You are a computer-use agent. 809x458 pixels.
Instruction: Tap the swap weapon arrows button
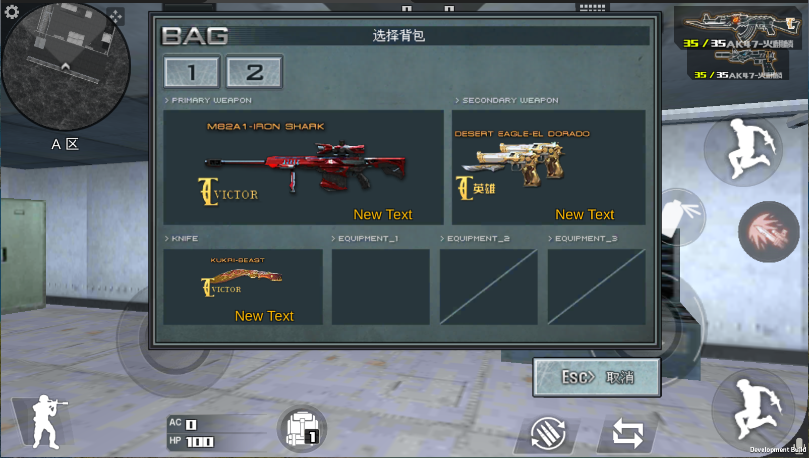point(627,434)
